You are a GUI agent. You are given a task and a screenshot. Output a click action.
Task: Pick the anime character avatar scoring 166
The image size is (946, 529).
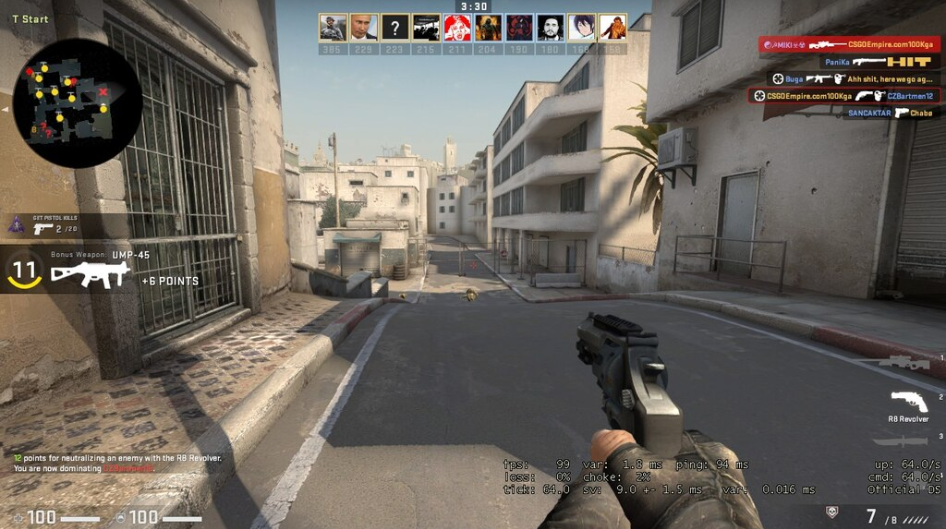coord(581,27)
